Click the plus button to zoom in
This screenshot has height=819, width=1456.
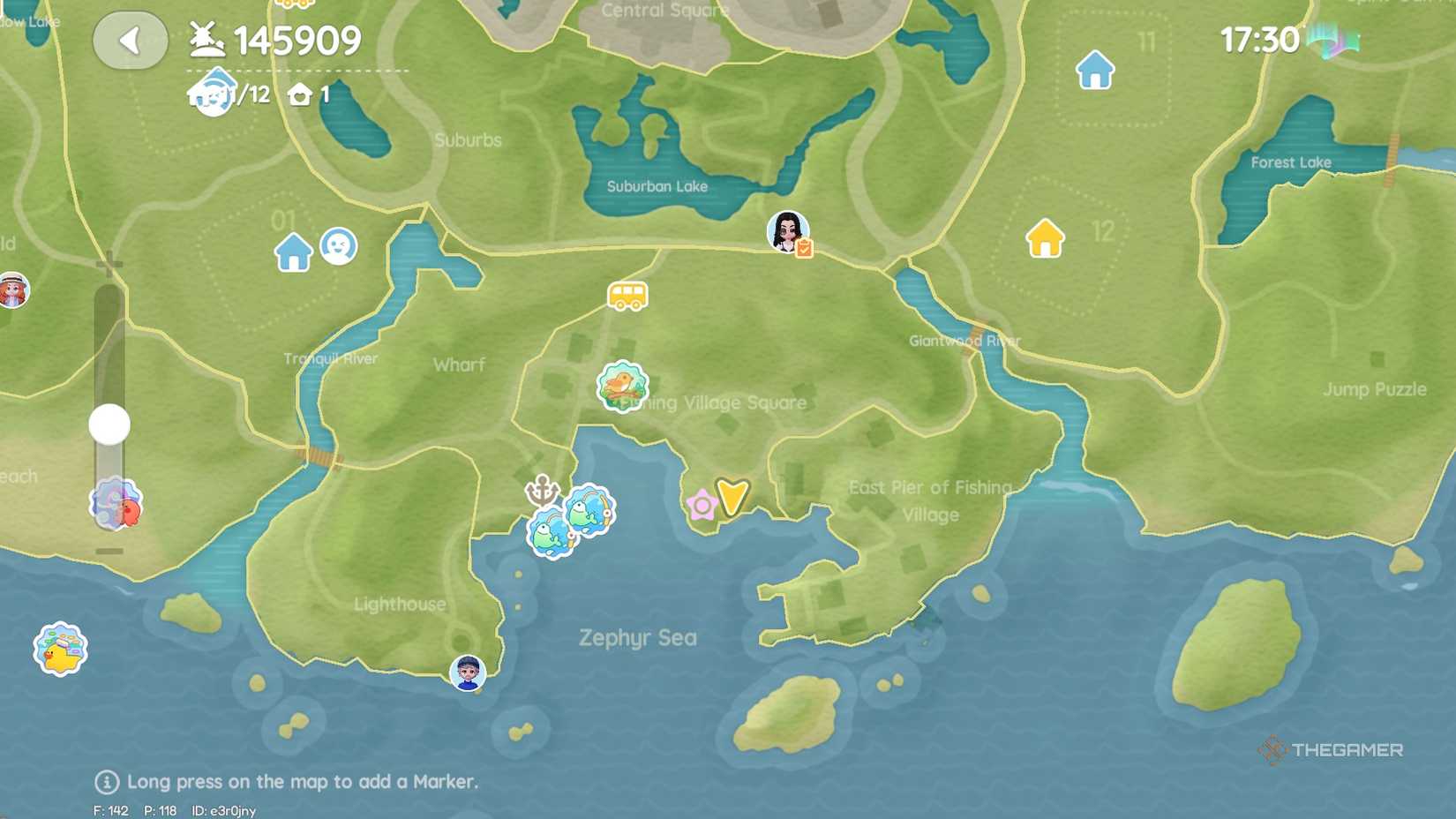tap(108, 261)
